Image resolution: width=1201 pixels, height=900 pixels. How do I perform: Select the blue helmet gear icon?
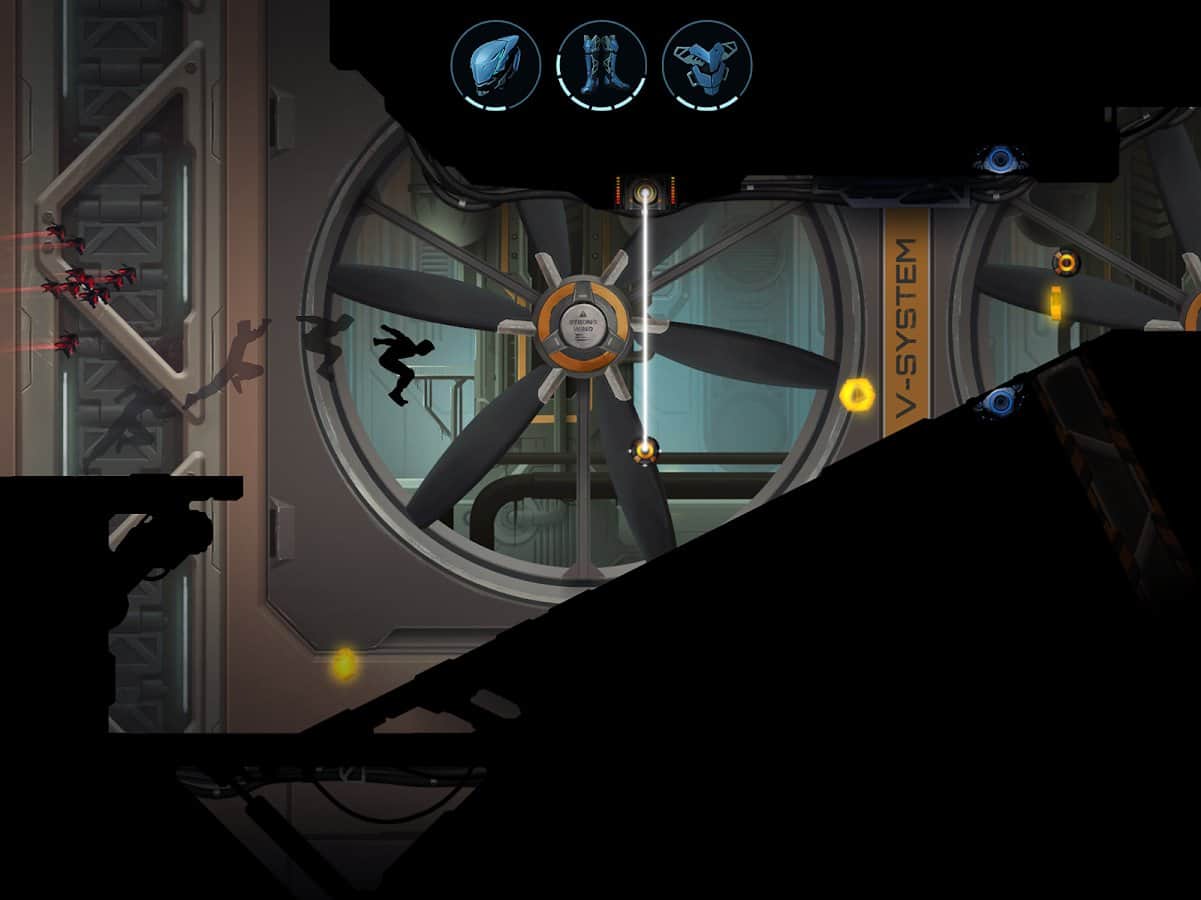496,65
